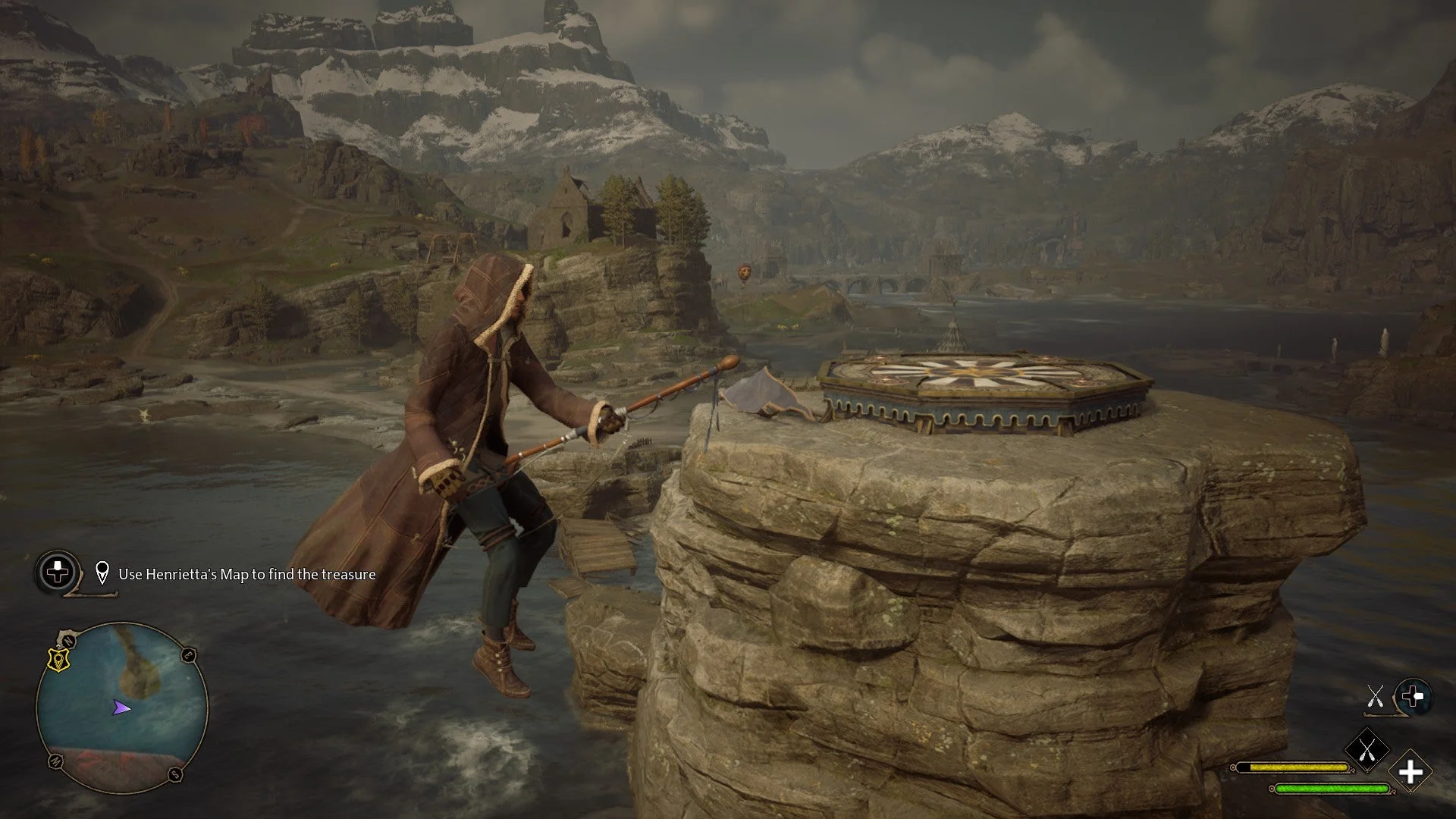Click the purple player arrow on the minimap
This screenshot has height=819, width=1456.
pos(121,708)
